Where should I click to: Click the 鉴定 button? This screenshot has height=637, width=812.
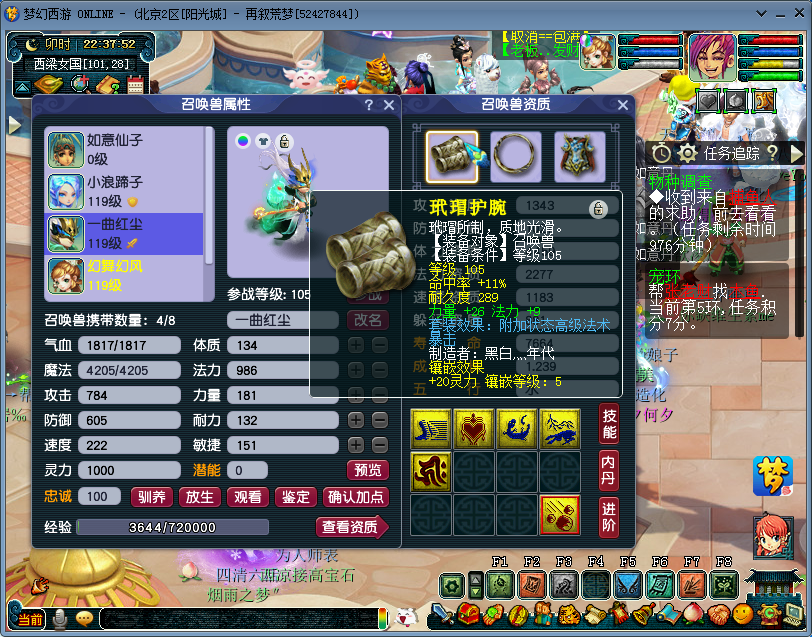coord(295,497)
